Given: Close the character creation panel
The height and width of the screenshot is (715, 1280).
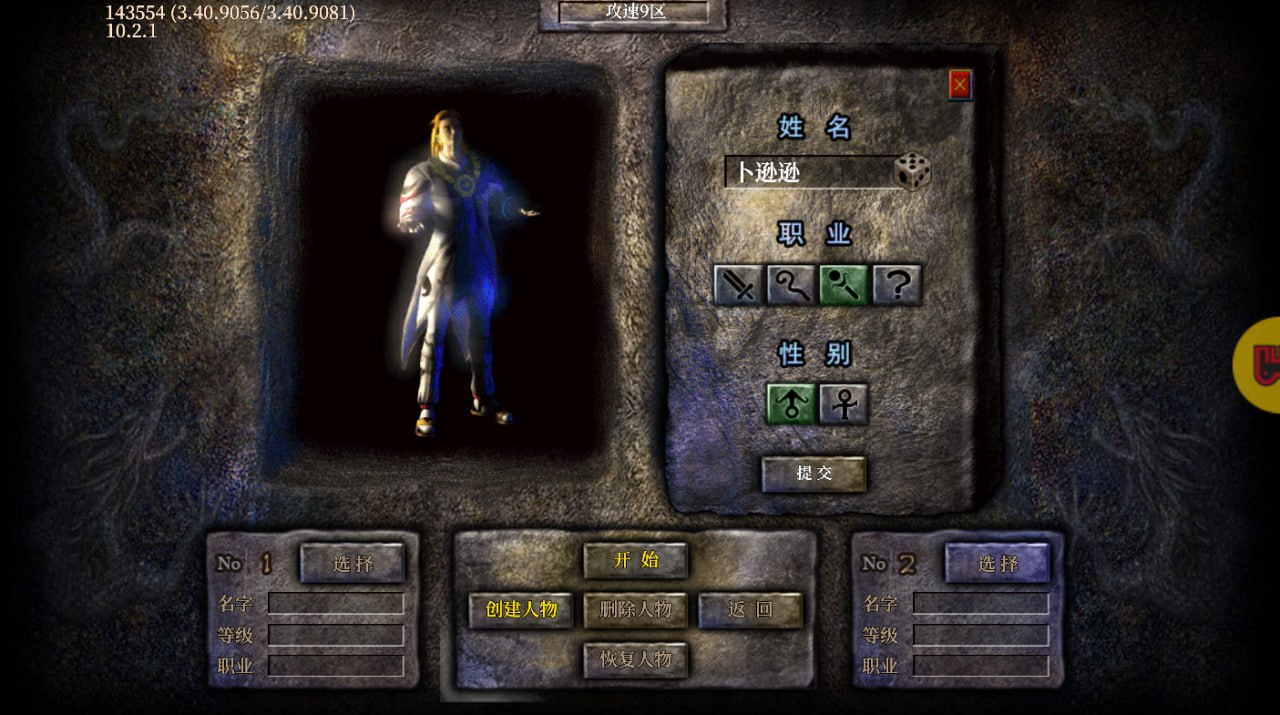Looking at the screenshot, I should pyautogui.click(x=960, y=85).
